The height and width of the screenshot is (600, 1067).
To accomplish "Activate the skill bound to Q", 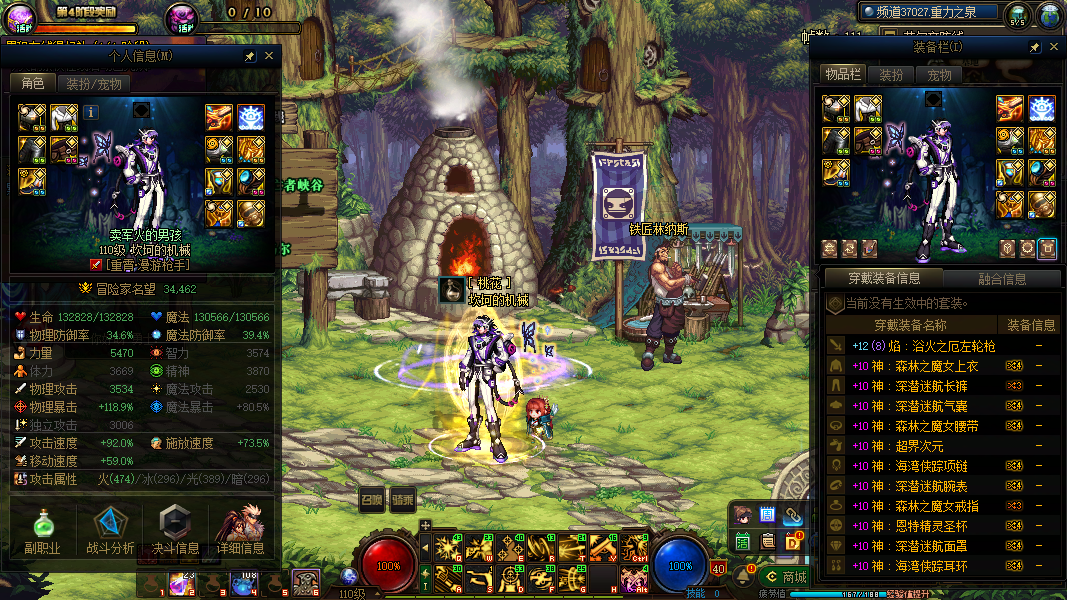I will click(445, 549).
